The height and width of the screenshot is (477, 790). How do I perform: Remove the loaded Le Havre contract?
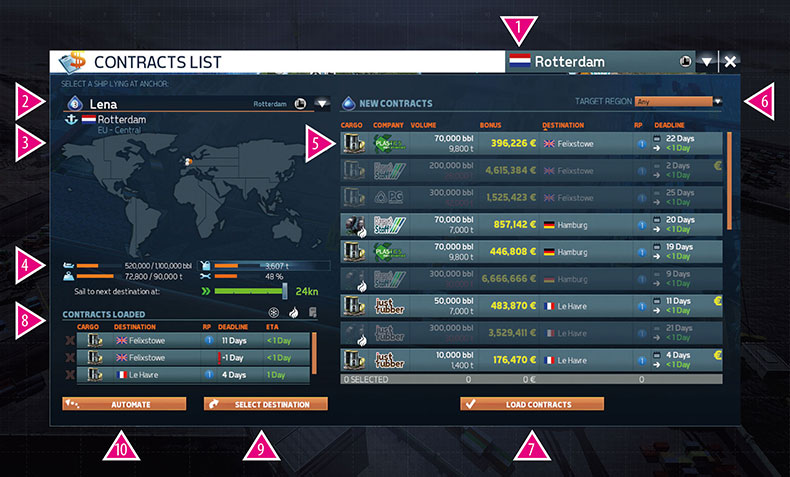(x=68, y=375)
